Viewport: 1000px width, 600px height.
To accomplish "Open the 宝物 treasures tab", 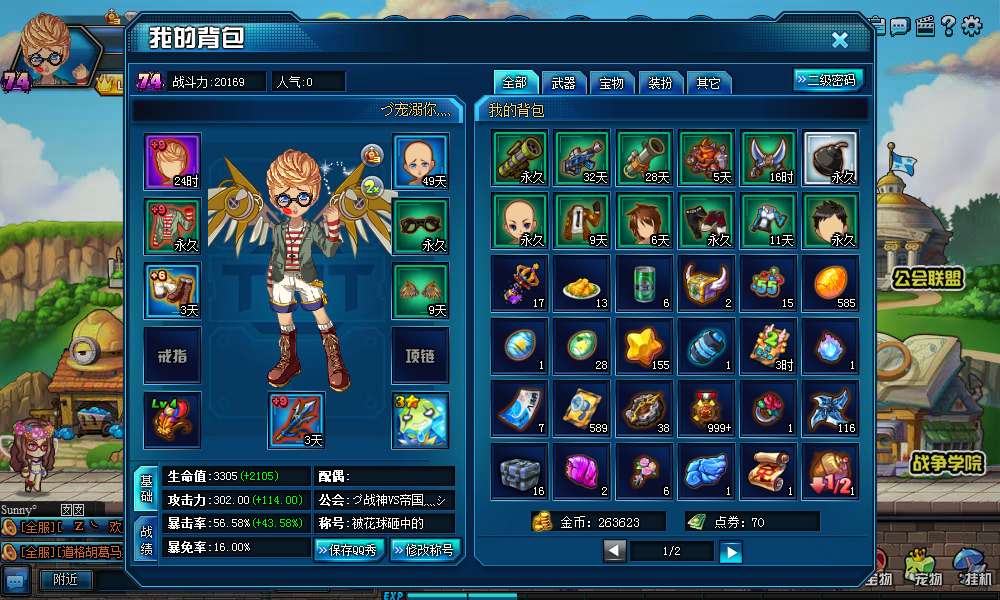I will 612,83.
